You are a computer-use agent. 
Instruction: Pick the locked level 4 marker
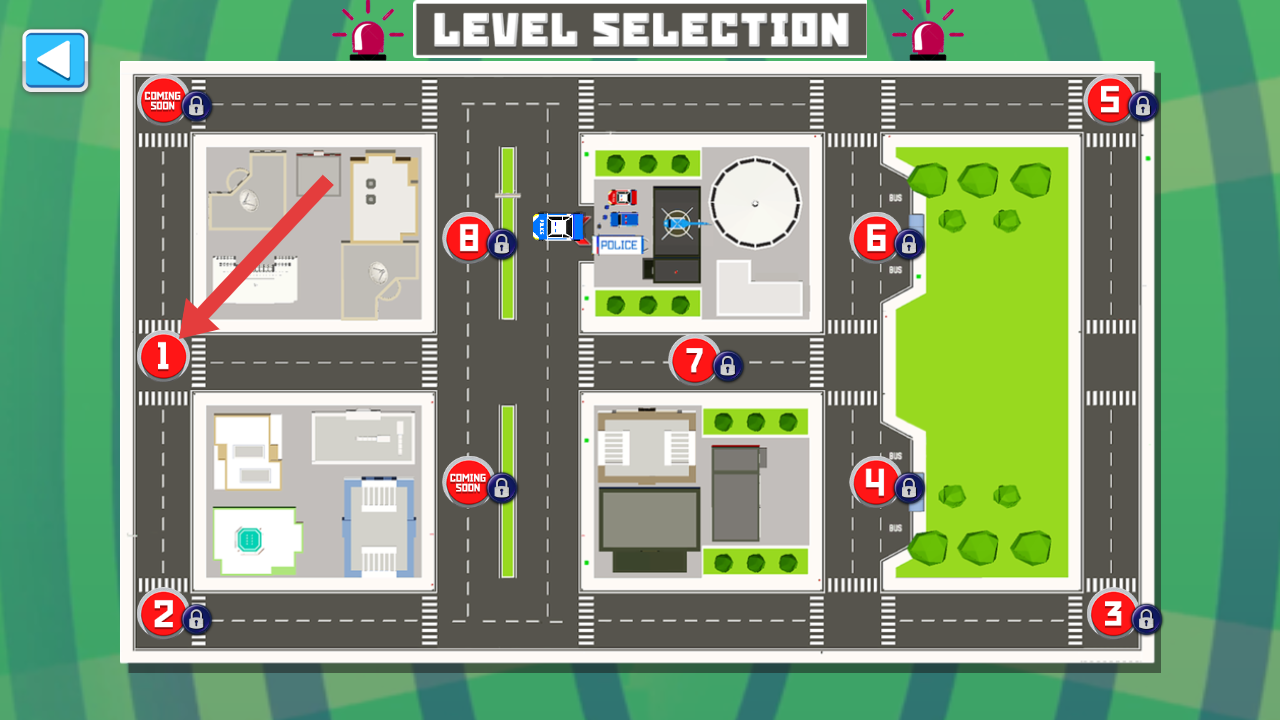point(876,483)
